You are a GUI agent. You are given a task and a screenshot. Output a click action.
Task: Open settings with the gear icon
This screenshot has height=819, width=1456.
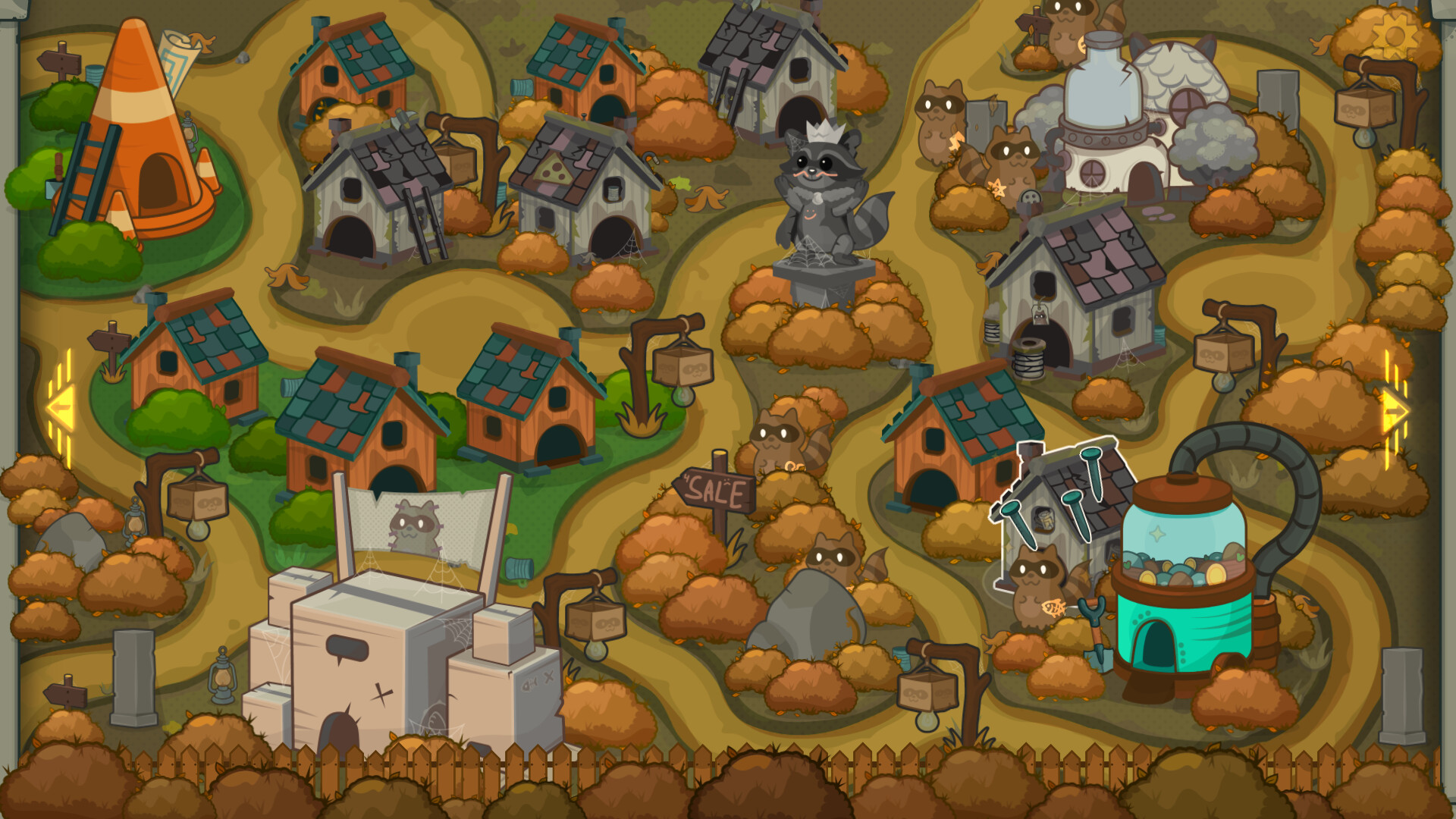click(x=1394, y=36)
